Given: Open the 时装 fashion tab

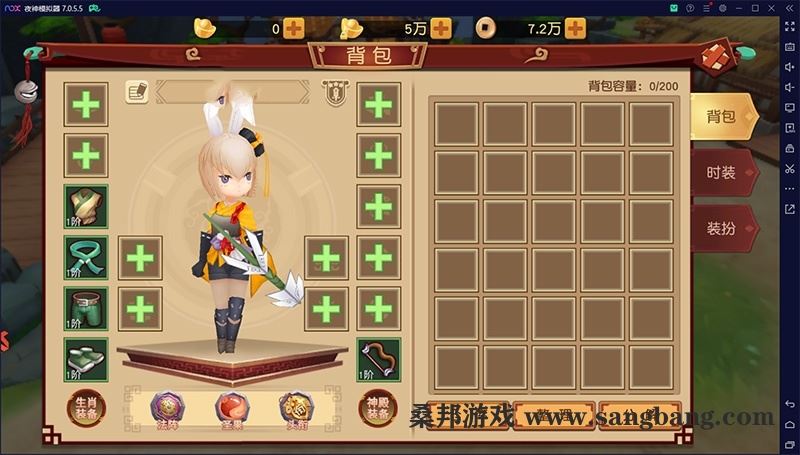Looking at the screenshot, I should pos(723,172).
